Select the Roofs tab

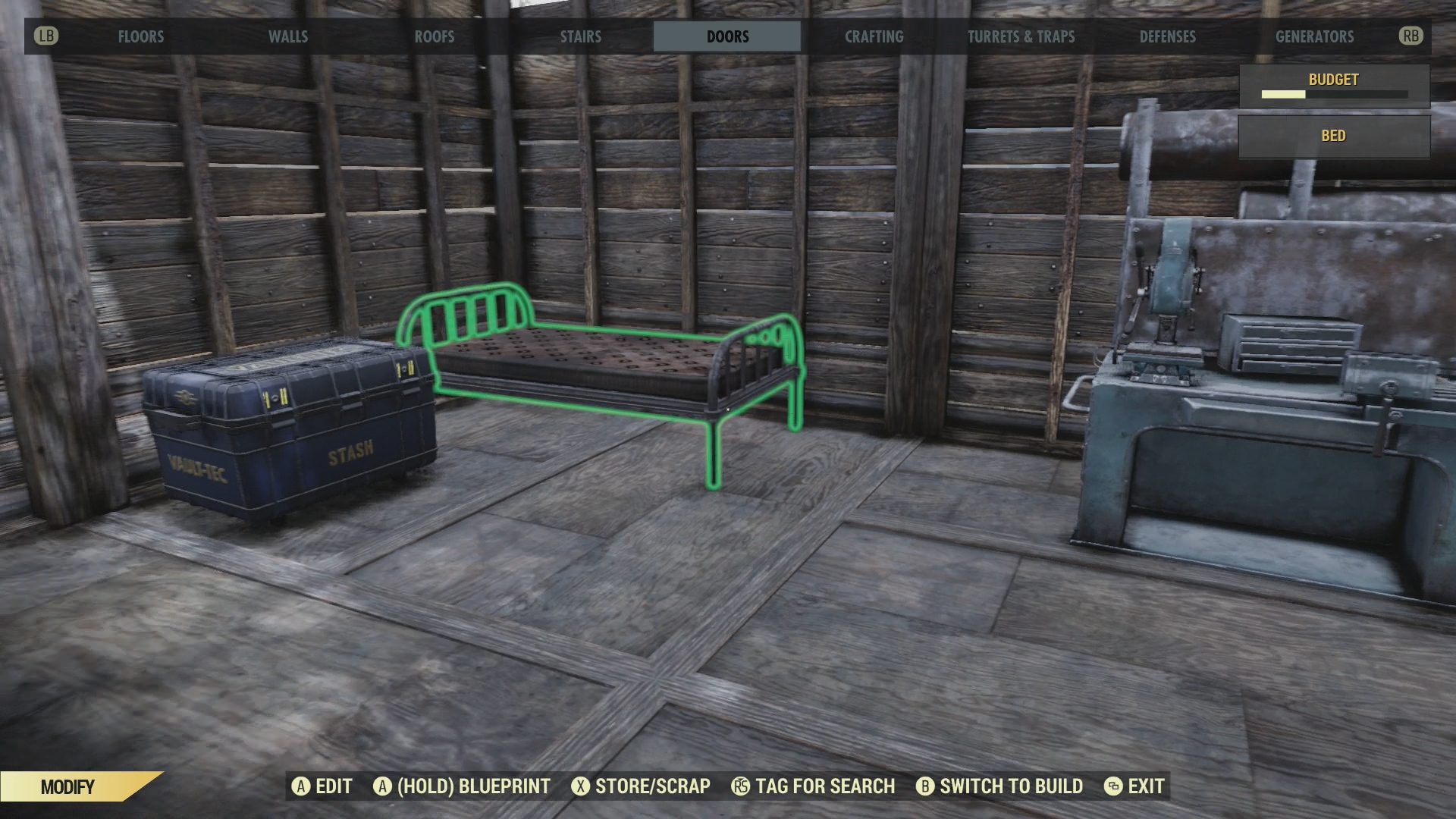435,36
